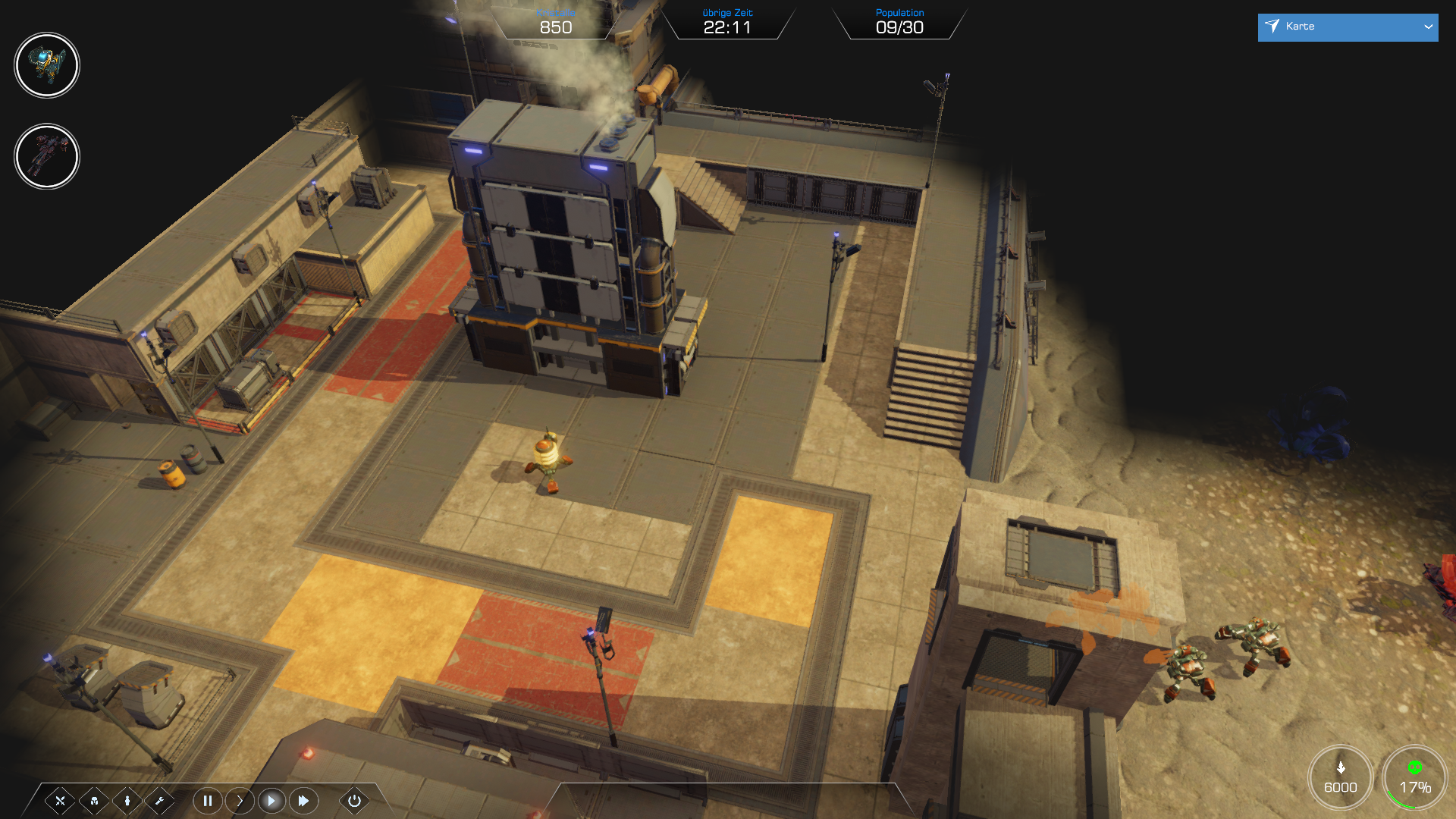Pause the game simulation
Viewport: 1456px width, 819px height.
coord(208,801)
